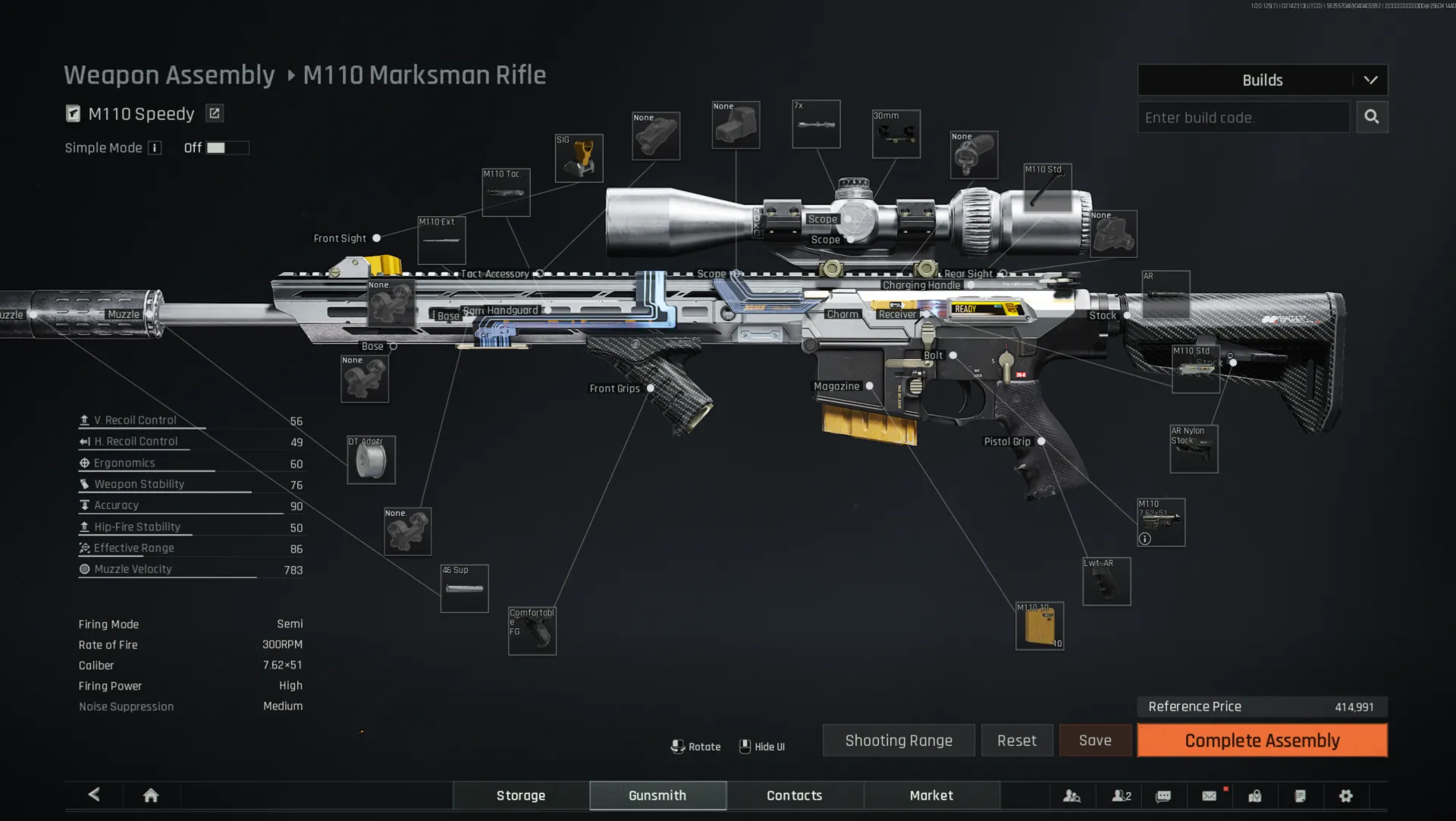The height and width of the screenshot is (821, 1456).
Task: Click the external link icon beside M110 Speedy
Action: (x=215, y=112)
